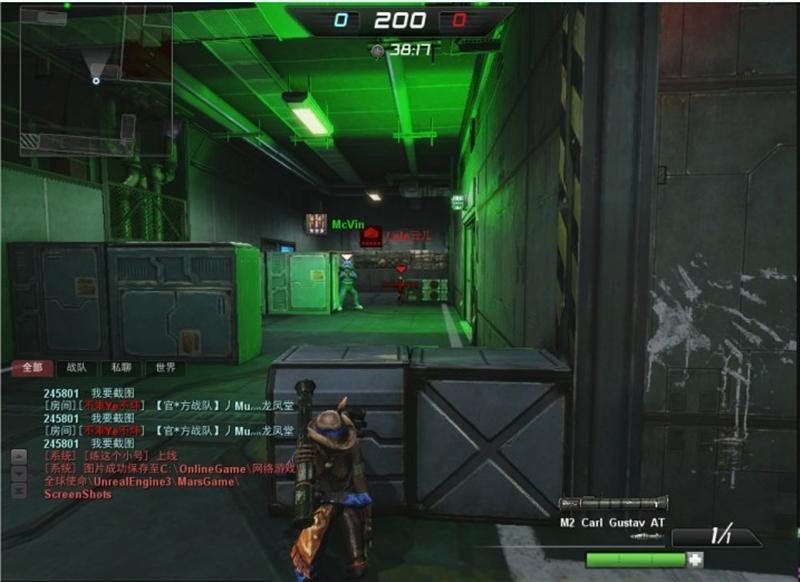Switch to the 全部 chat tab
800x582 pixels.
(32, 368)
